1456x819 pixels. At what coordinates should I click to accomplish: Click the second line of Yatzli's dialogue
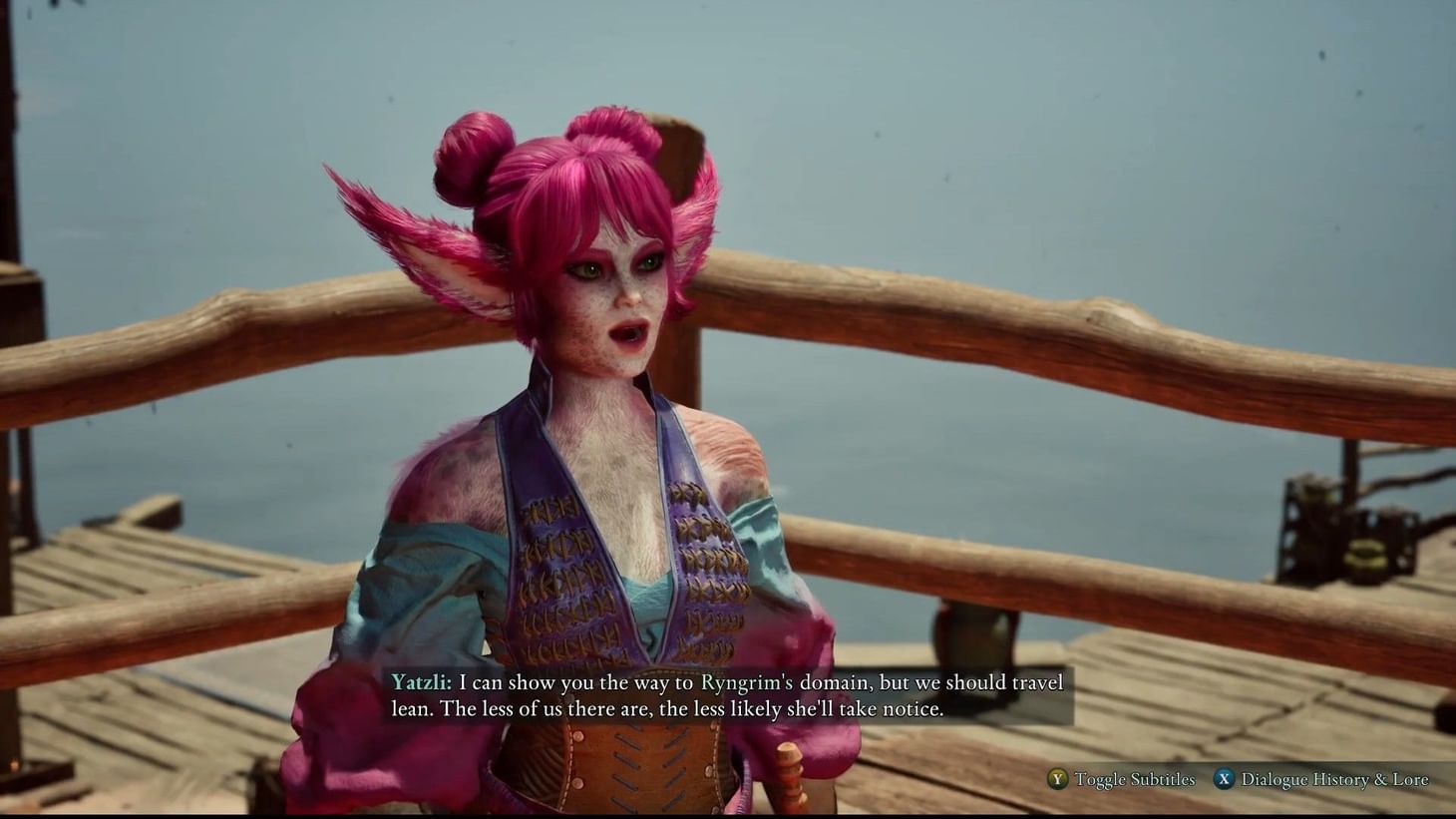(x=668, y=709)
